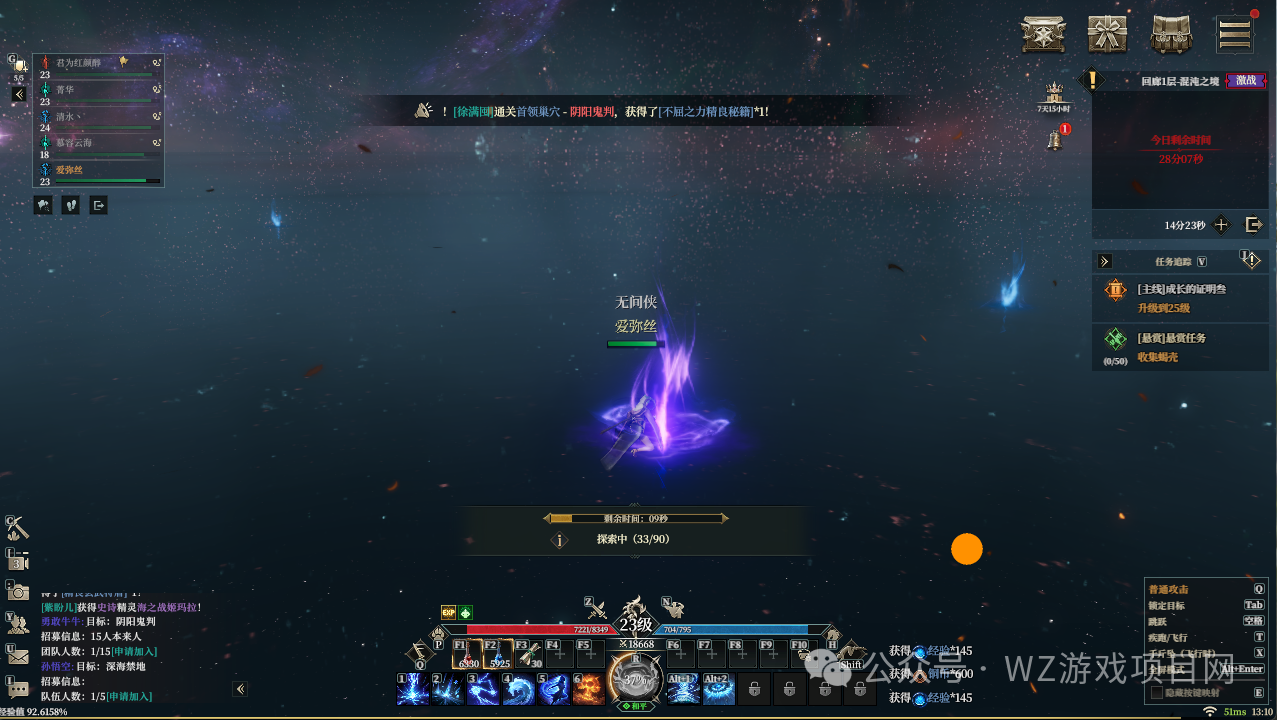The width and height of the screenshot is (1277, 720).
Task: Activate the fire explosion skill in slot 6
Action: 588,688
